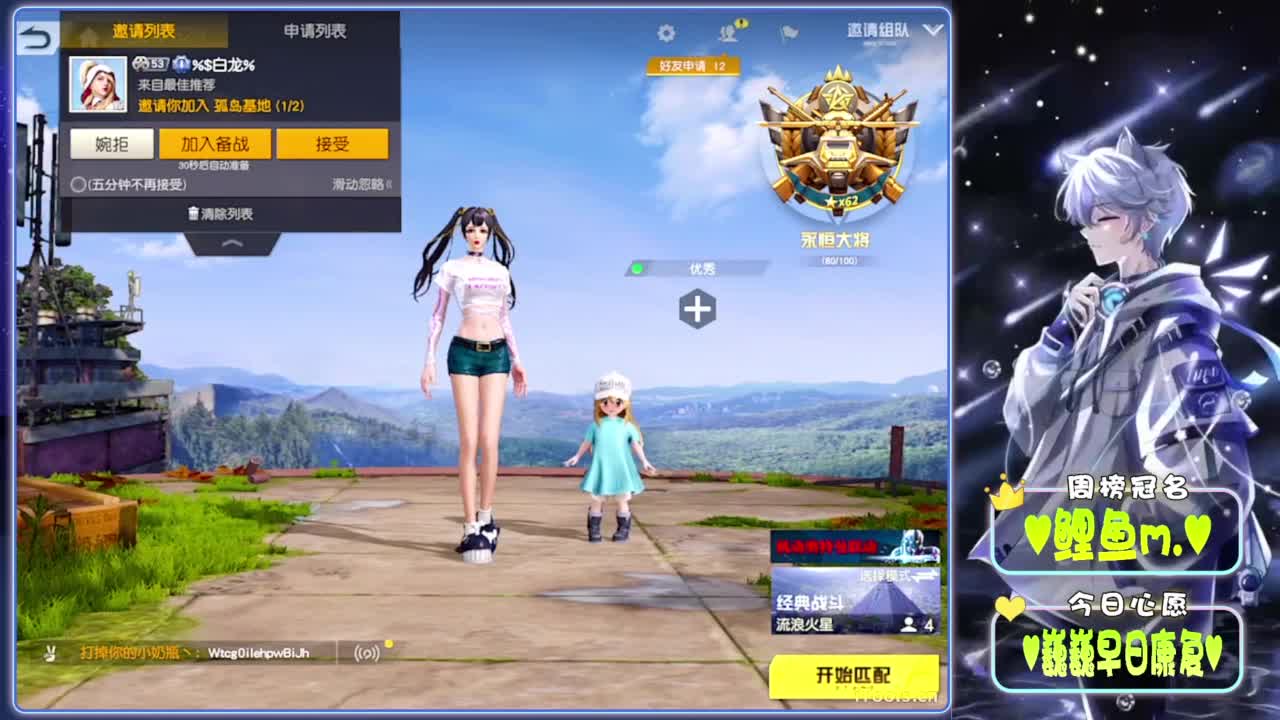This screenshot has width=1280, height=720.
Task: Click the plus icon to add a teammate
Action: [x=699, y=310]
